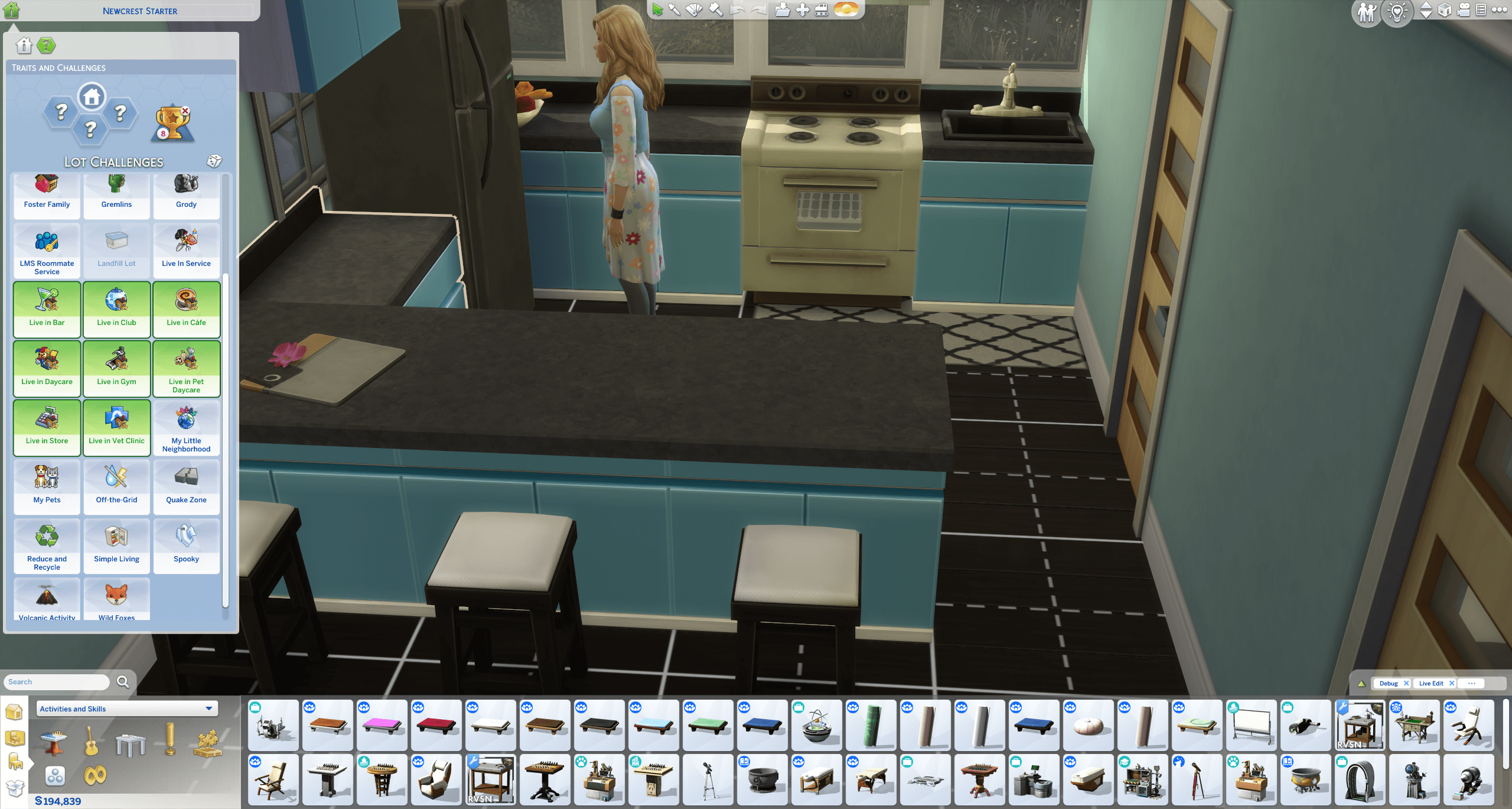Pick the My Little Neighborhood challenge

(x=186, y=427)
